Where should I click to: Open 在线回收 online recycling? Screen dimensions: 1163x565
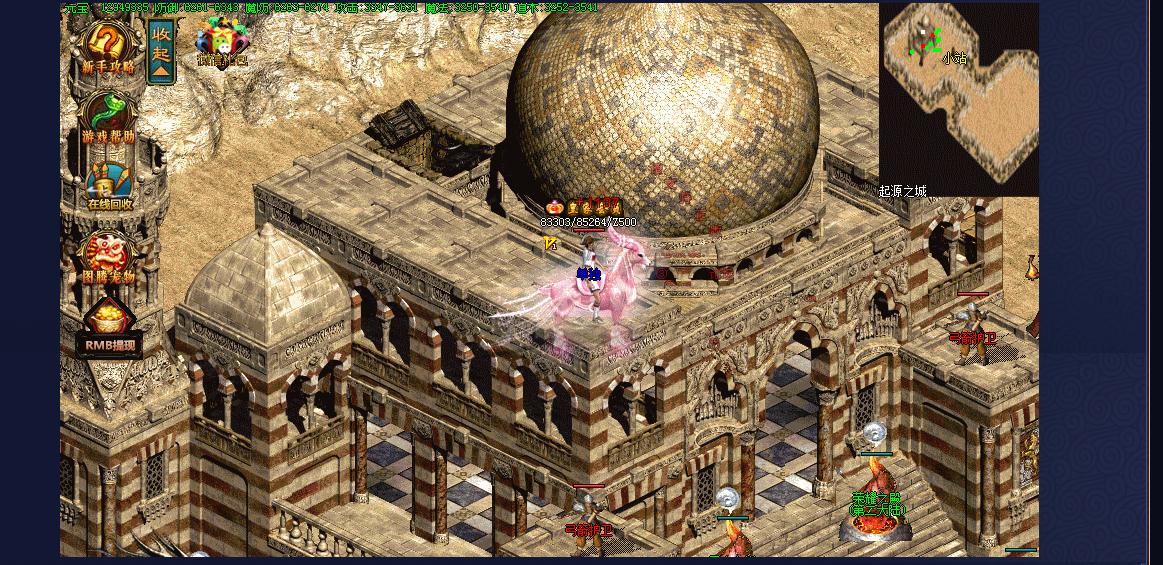tap(108, 186)
